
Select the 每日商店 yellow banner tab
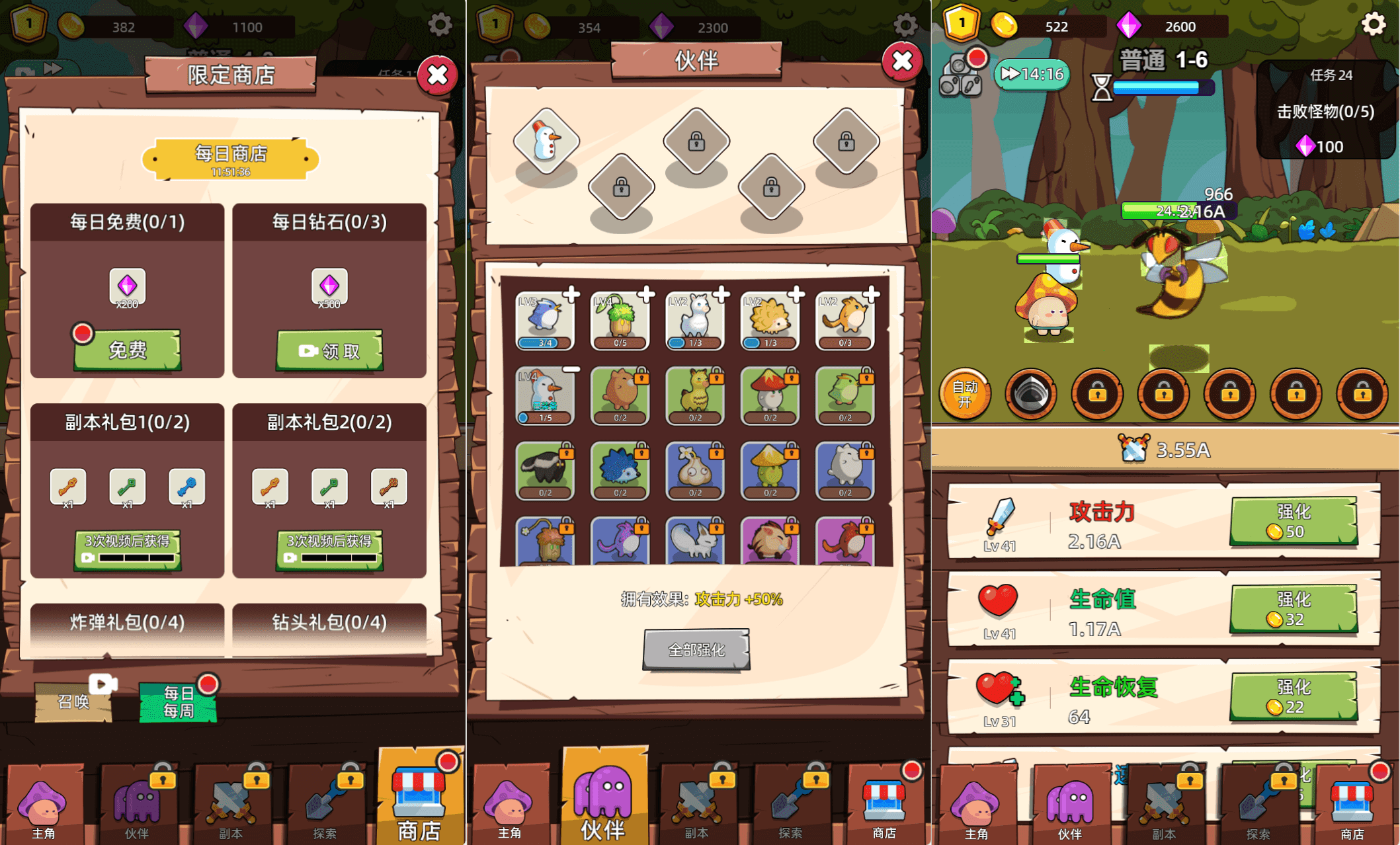point(230,159)
